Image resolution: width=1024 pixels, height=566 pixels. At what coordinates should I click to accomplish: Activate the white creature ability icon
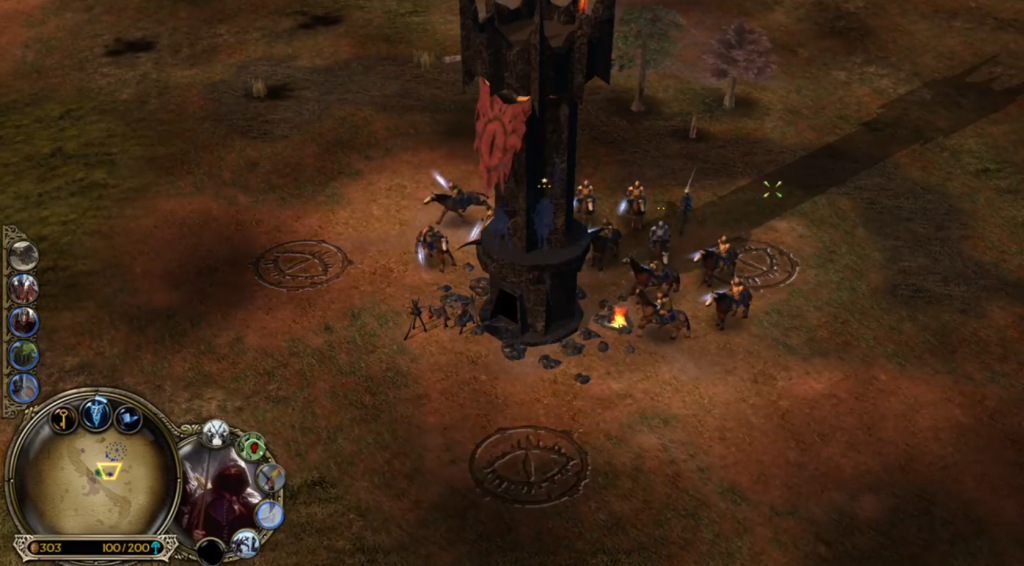[x=246, y=543]
